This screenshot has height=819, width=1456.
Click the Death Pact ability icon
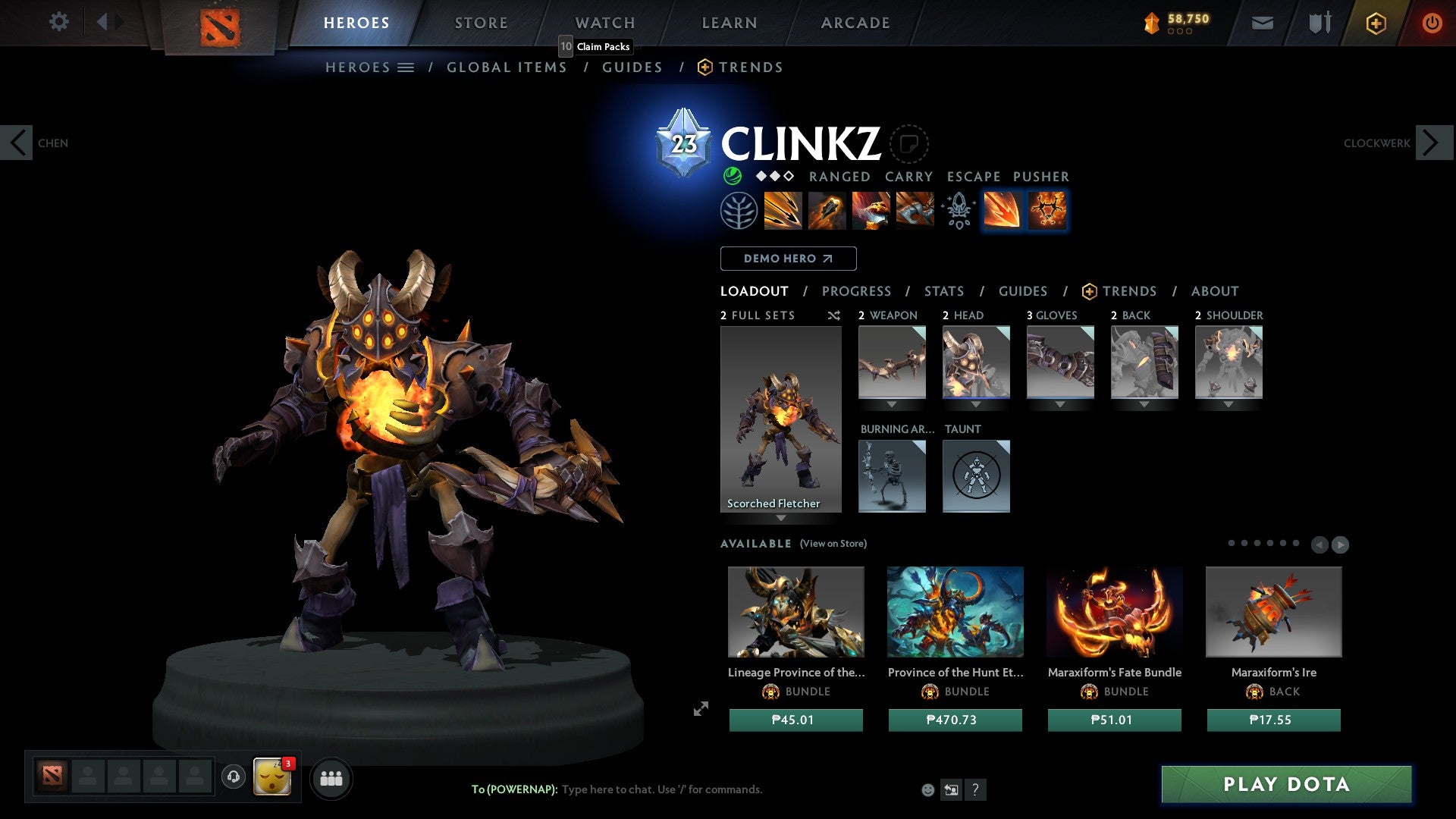914,211
